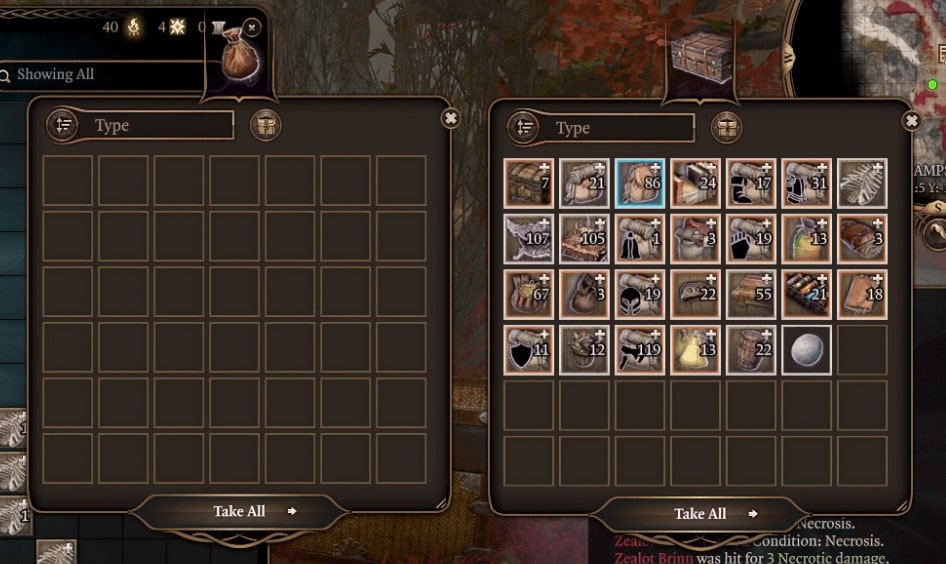Open the sort options in the chest panel
Image resolution: width=946 pixels, height=564 pixels.
(524, 128)
